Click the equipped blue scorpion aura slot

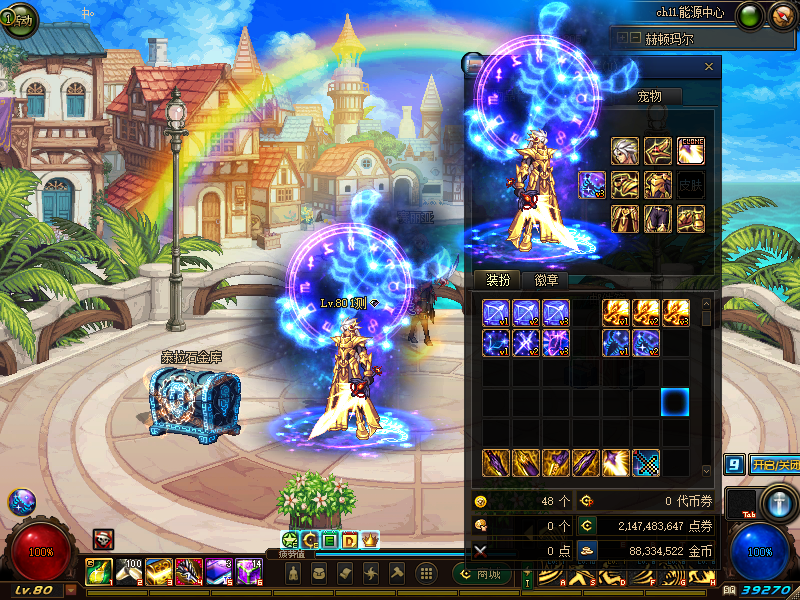592,185
